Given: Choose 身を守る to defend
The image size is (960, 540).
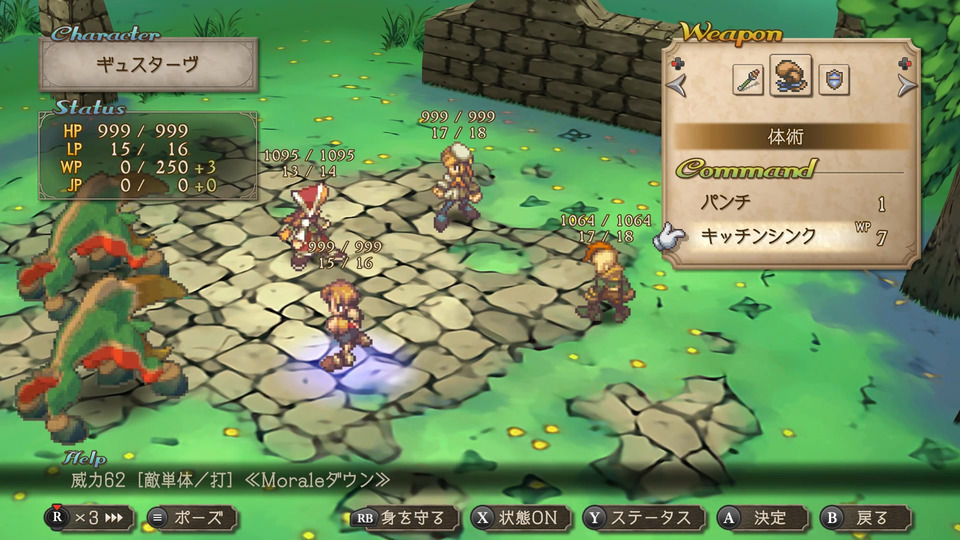Looking at the screenshot, I should [403, 518].
